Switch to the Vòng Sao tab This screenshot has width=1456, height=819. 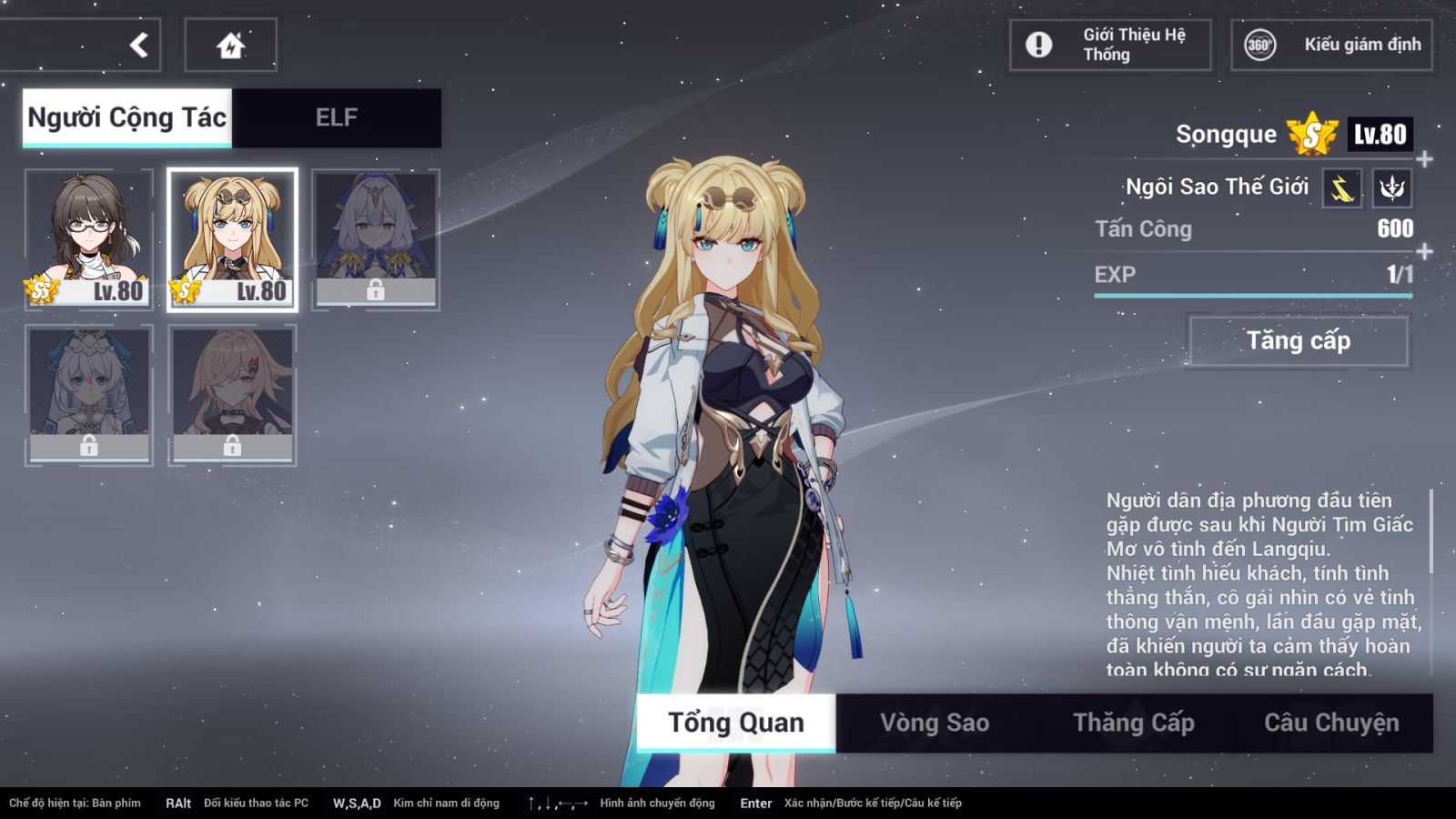click(935, 723)
